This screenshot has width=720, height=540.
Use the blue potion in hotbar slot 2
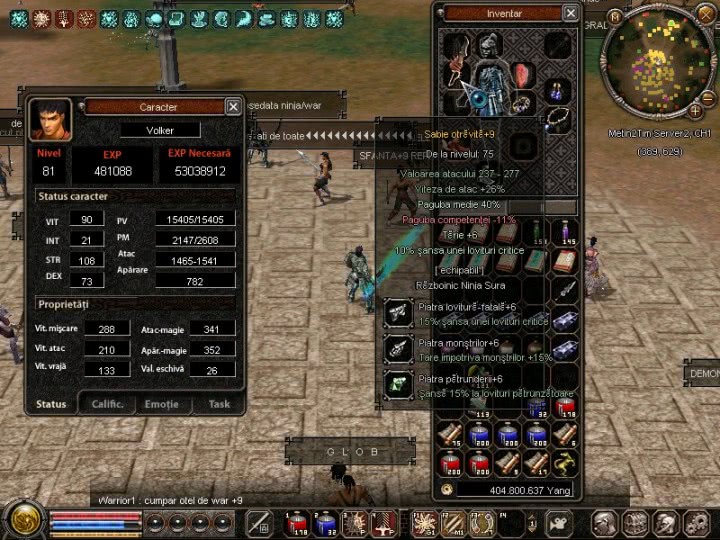pos(324,522)
